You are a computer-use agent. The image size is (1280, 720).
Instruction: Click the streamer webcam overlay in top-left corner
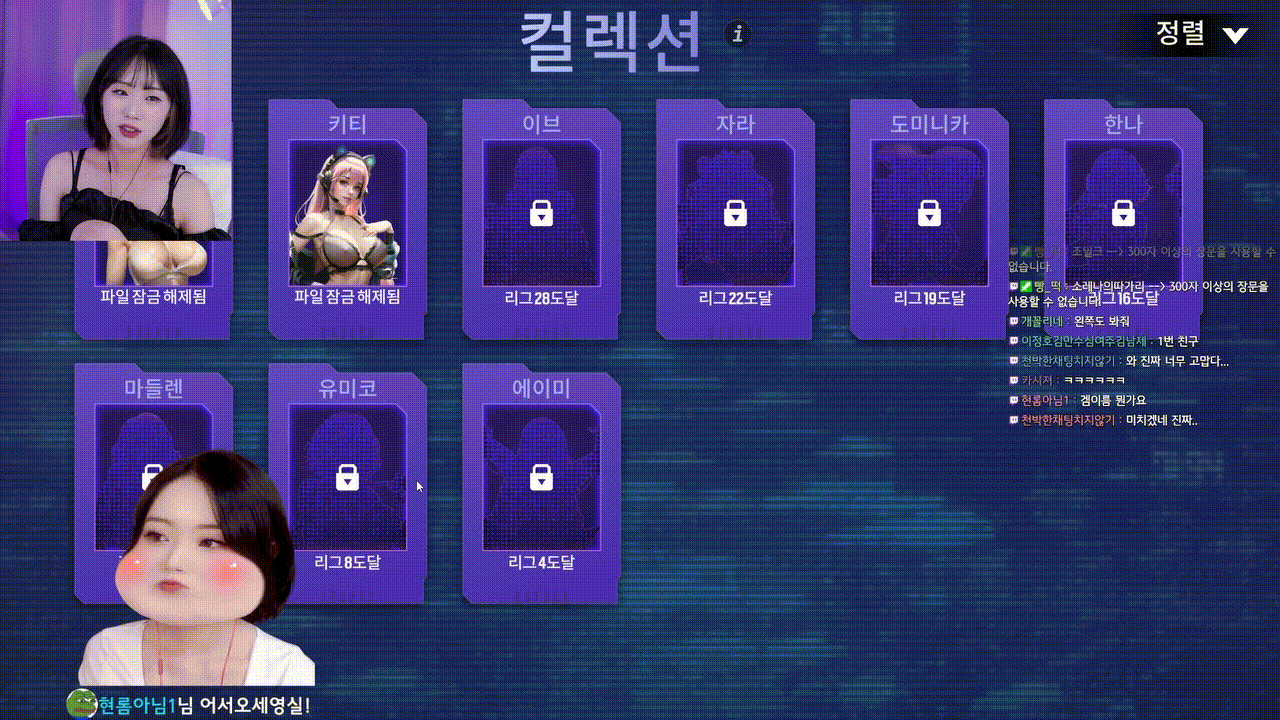115,120
